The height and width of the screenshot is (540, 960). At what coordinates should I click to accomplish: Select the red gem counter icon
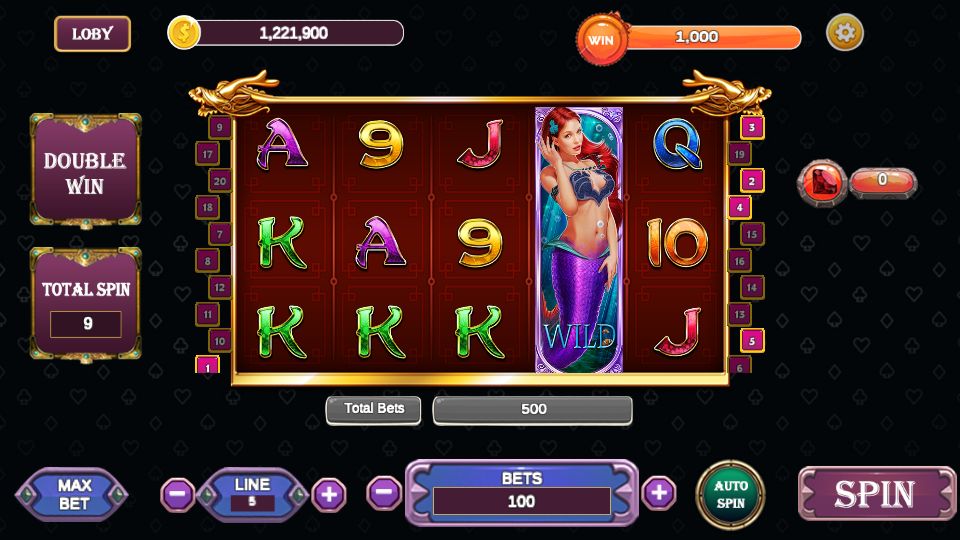pos(823,182)
